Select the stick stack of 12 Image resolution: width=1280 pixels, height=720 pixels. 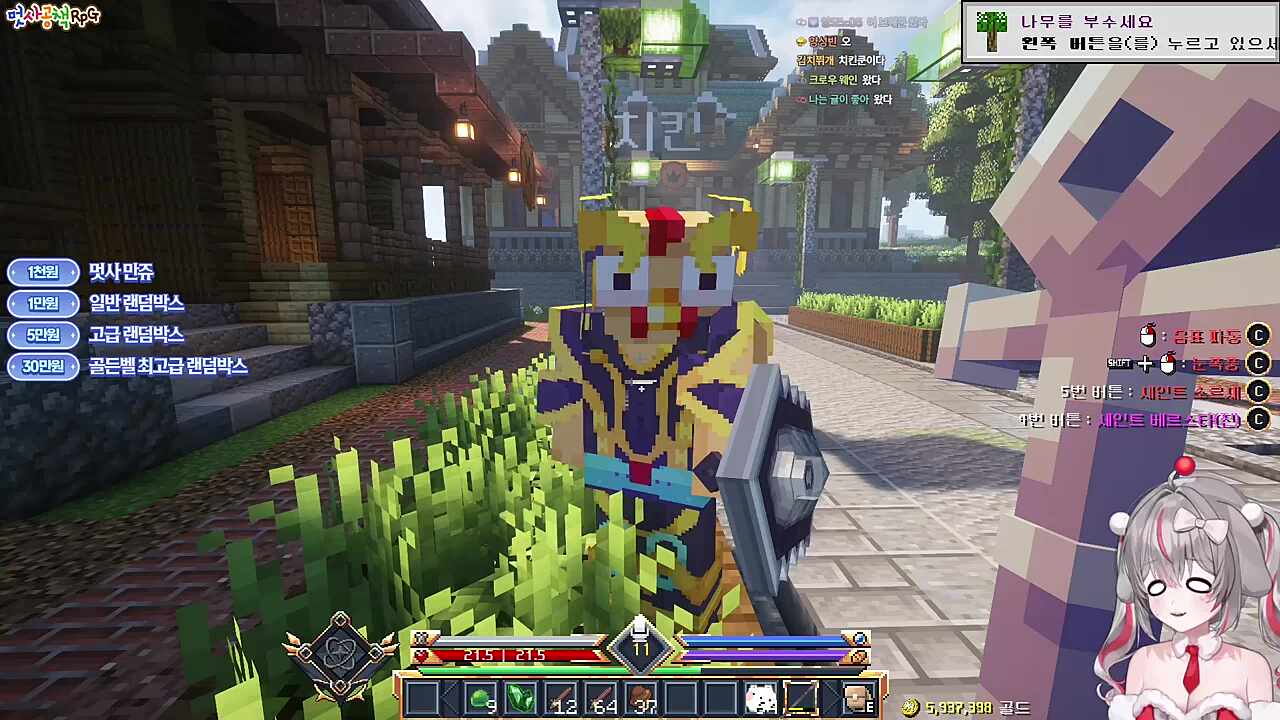click(x=561, y=698)
